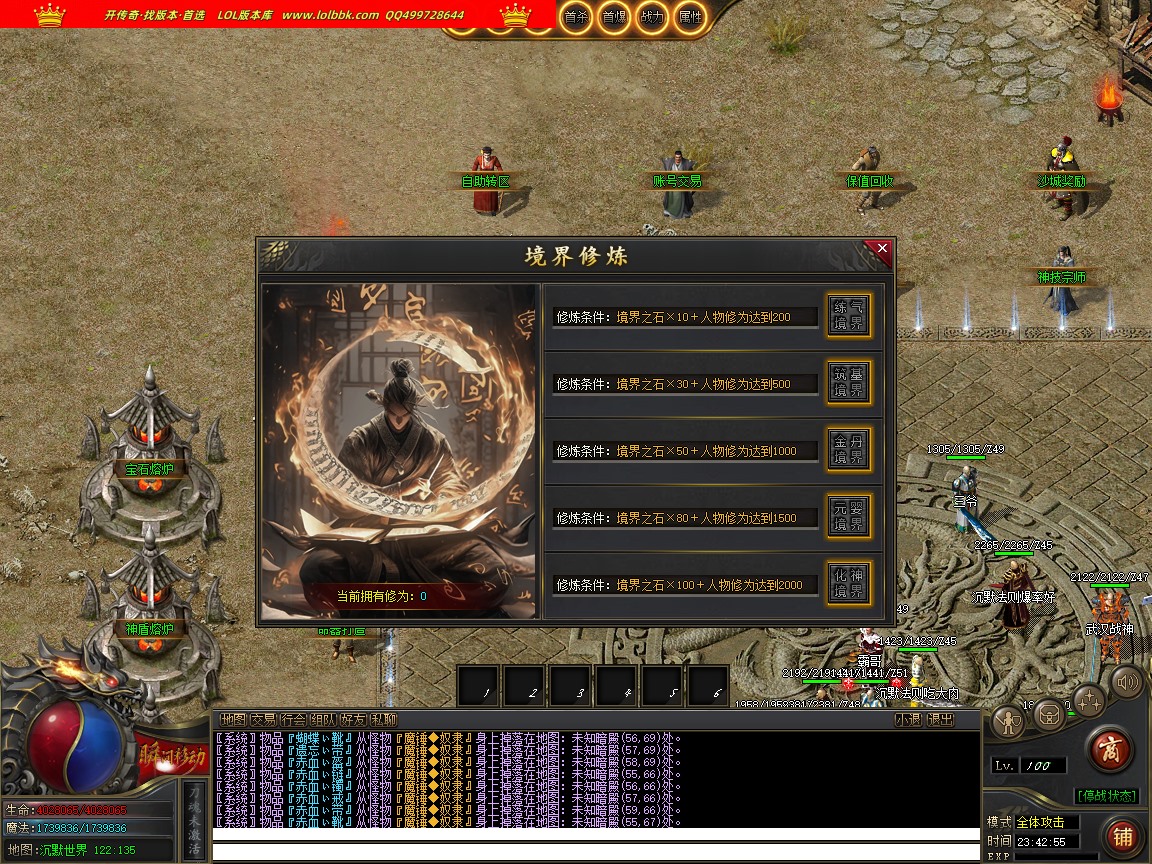
Task: Choose the 化神境界 cultivation button
Action: 848,583
